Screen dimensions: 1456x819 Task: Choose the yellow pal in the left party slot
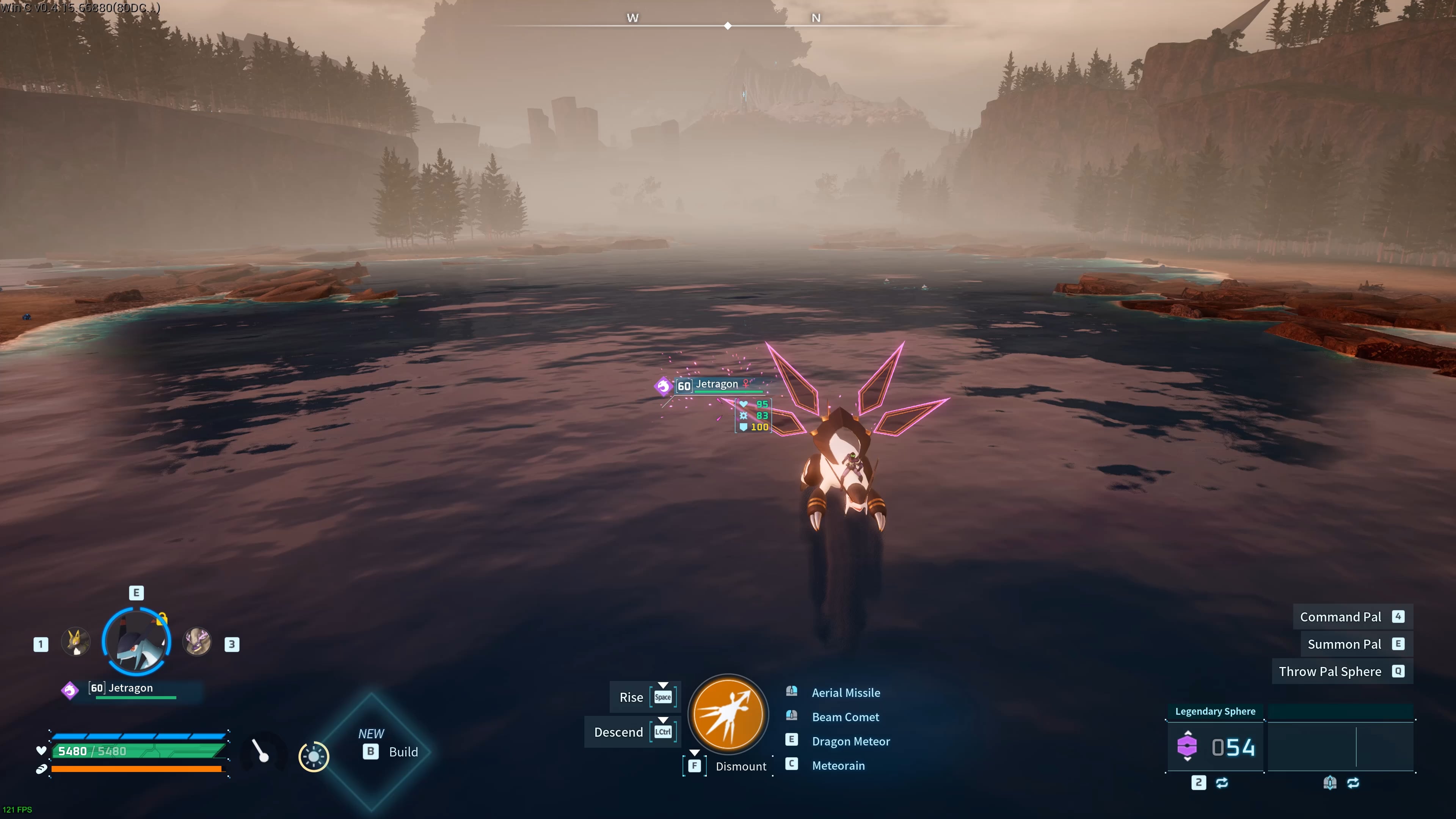pyautogui.click(x=75, y=642)
